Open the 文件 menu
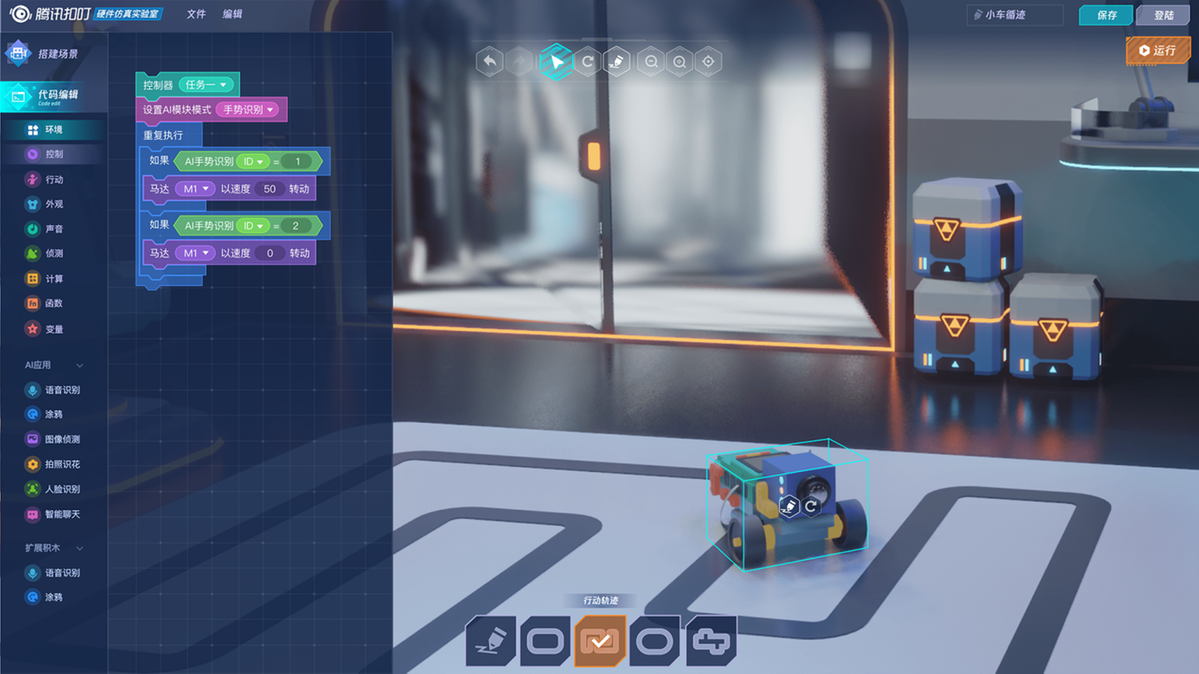 pyautogui.click(x=196, y=14)
